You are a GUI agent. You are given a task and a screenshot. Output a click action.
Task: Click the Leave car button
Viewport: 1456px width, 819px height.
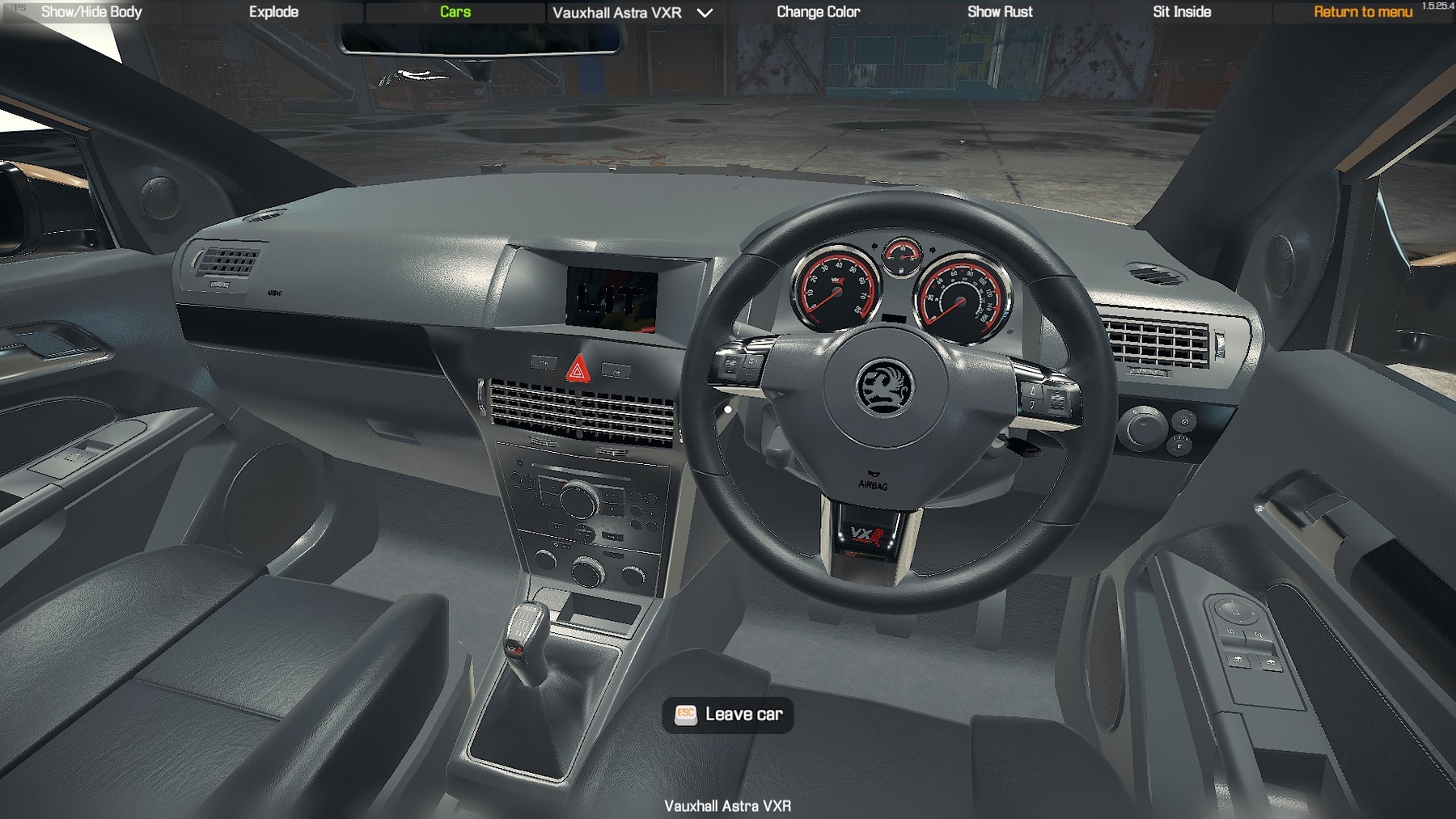728,715
